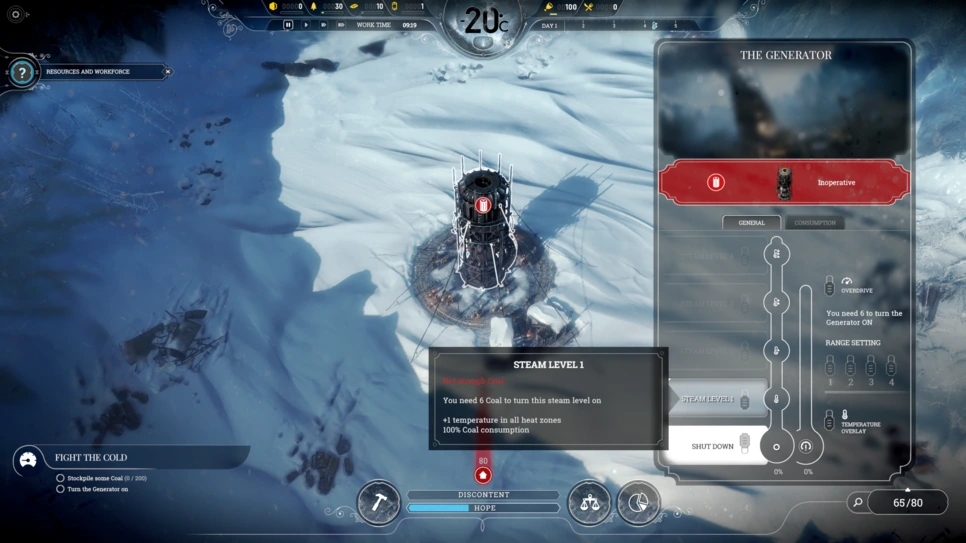
Task: Toggle the Overdrive switch
Action: [829, 288]
